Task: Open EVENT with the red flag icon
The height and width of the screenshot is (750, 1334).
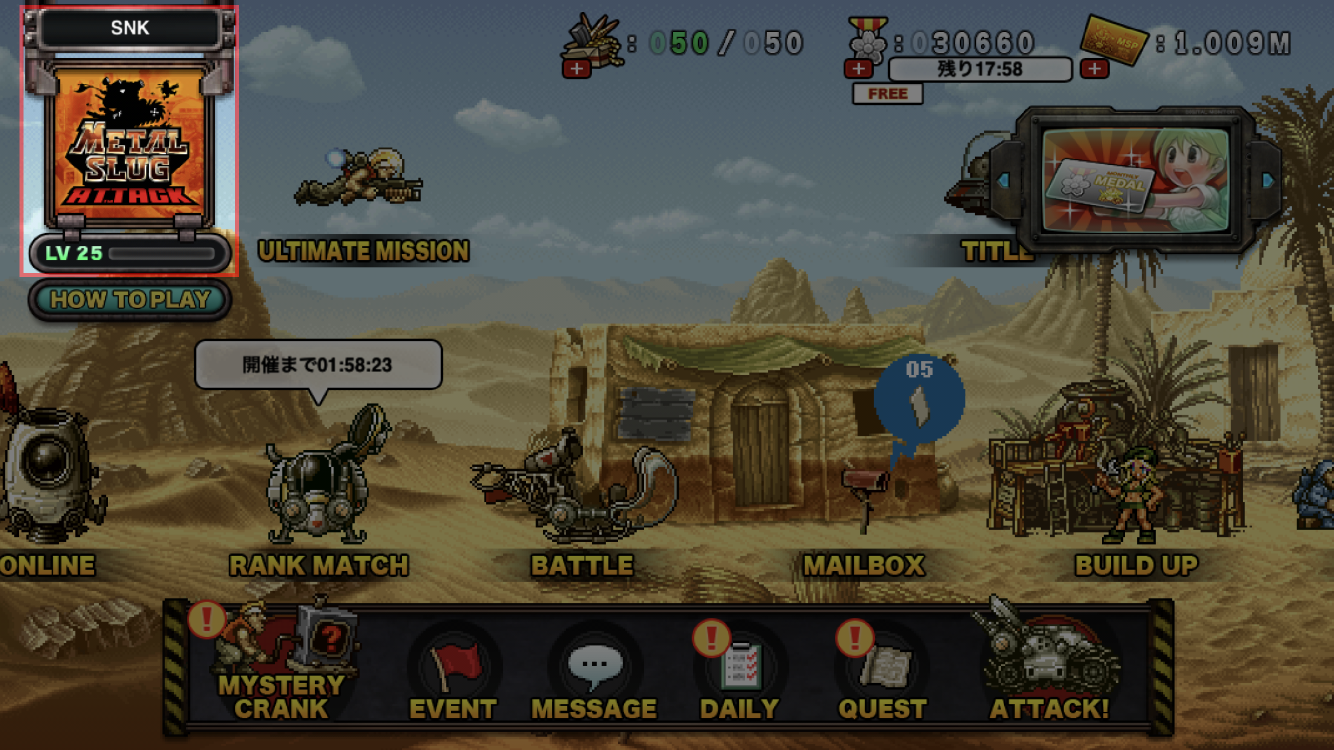Action: 455,660
